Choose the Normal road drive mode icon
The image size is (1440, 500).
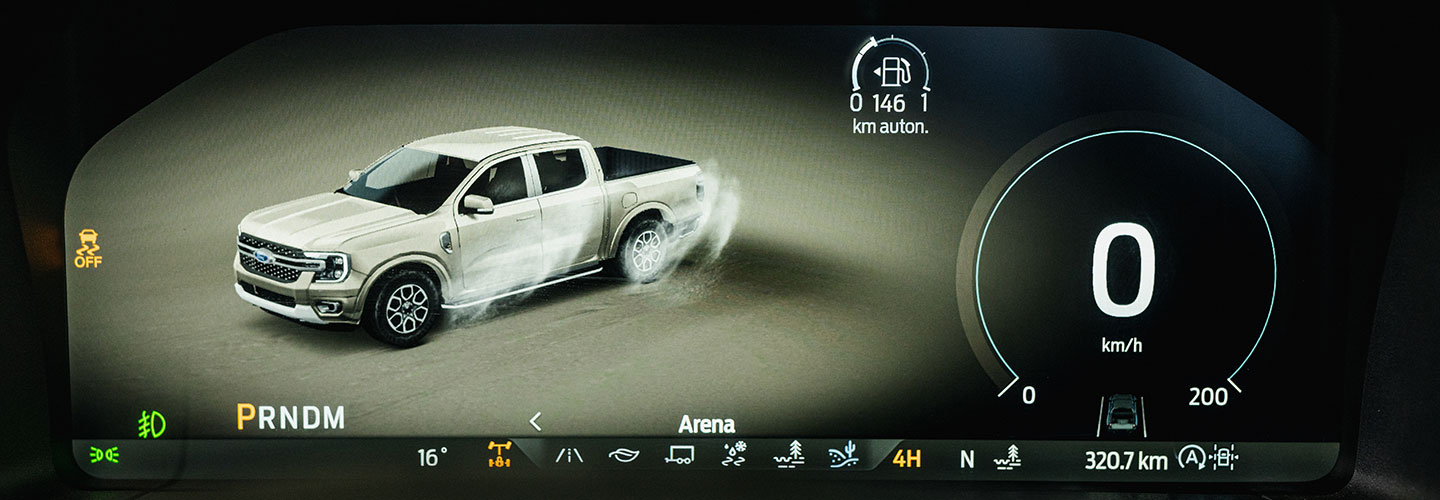[569, 458]
